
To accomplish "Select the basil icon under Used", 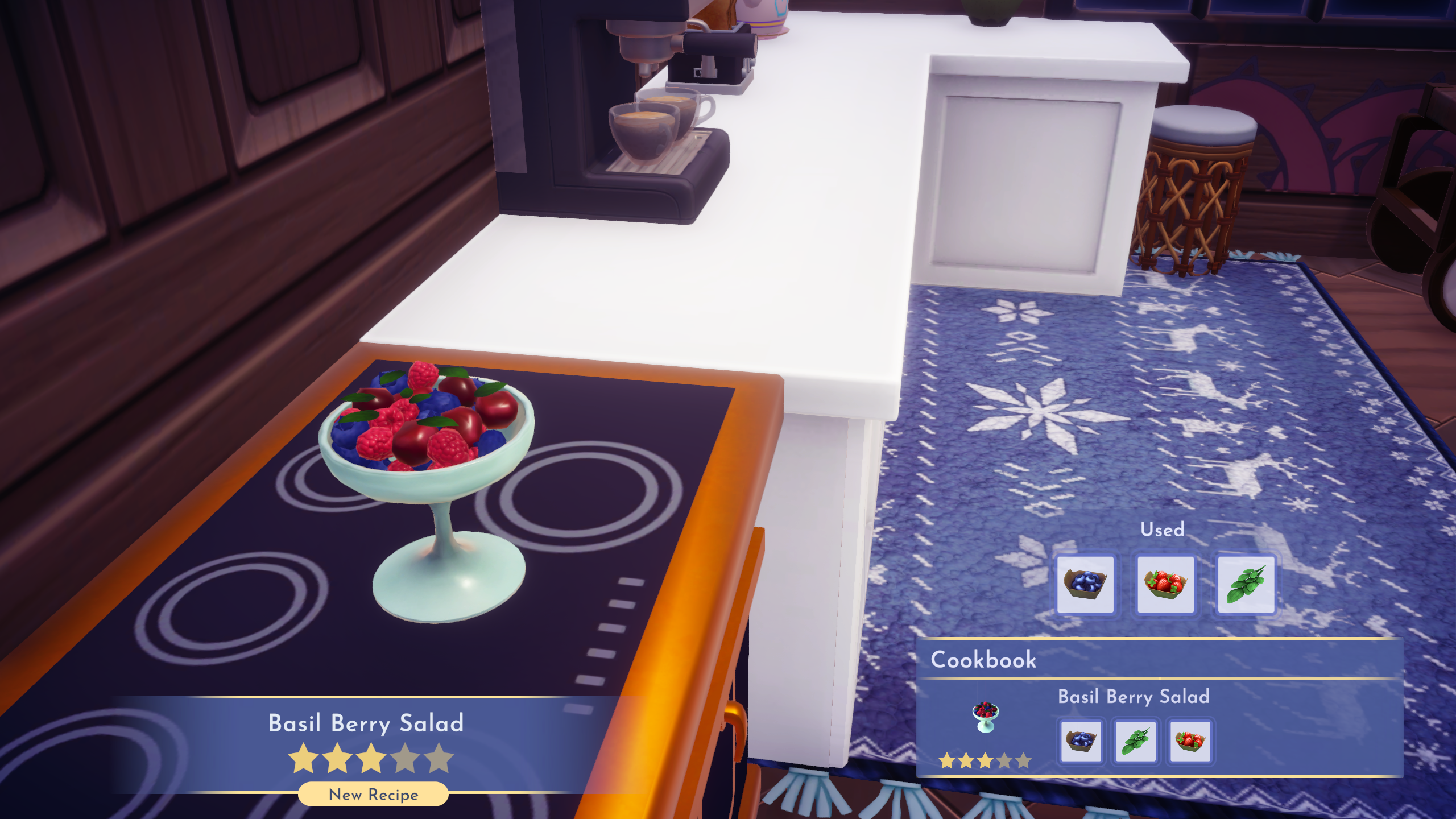I will click(x=1248, y=583).
